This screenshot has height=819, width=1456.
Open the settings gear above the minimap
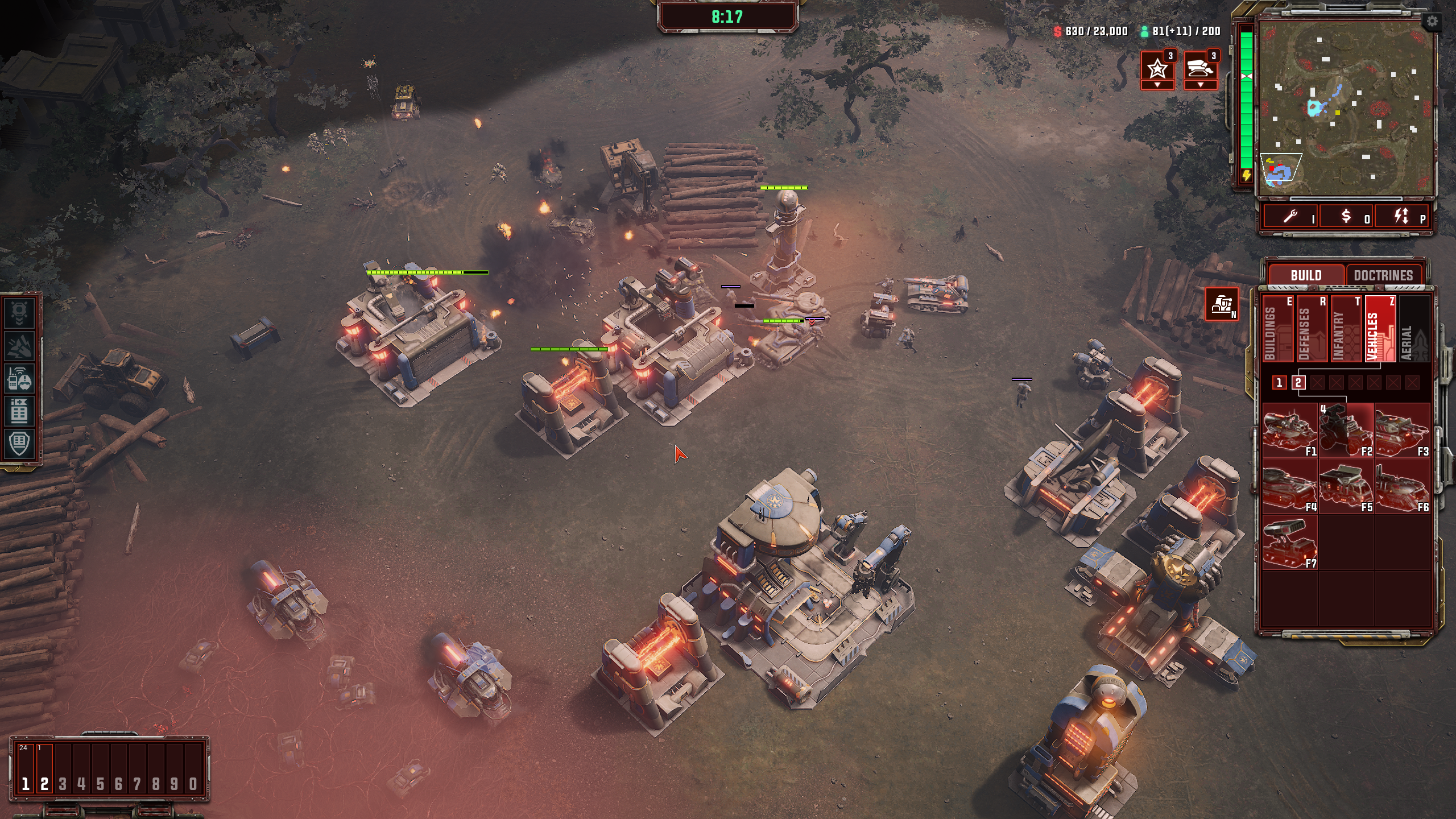pyautogui.click(x=1432, y=22)
